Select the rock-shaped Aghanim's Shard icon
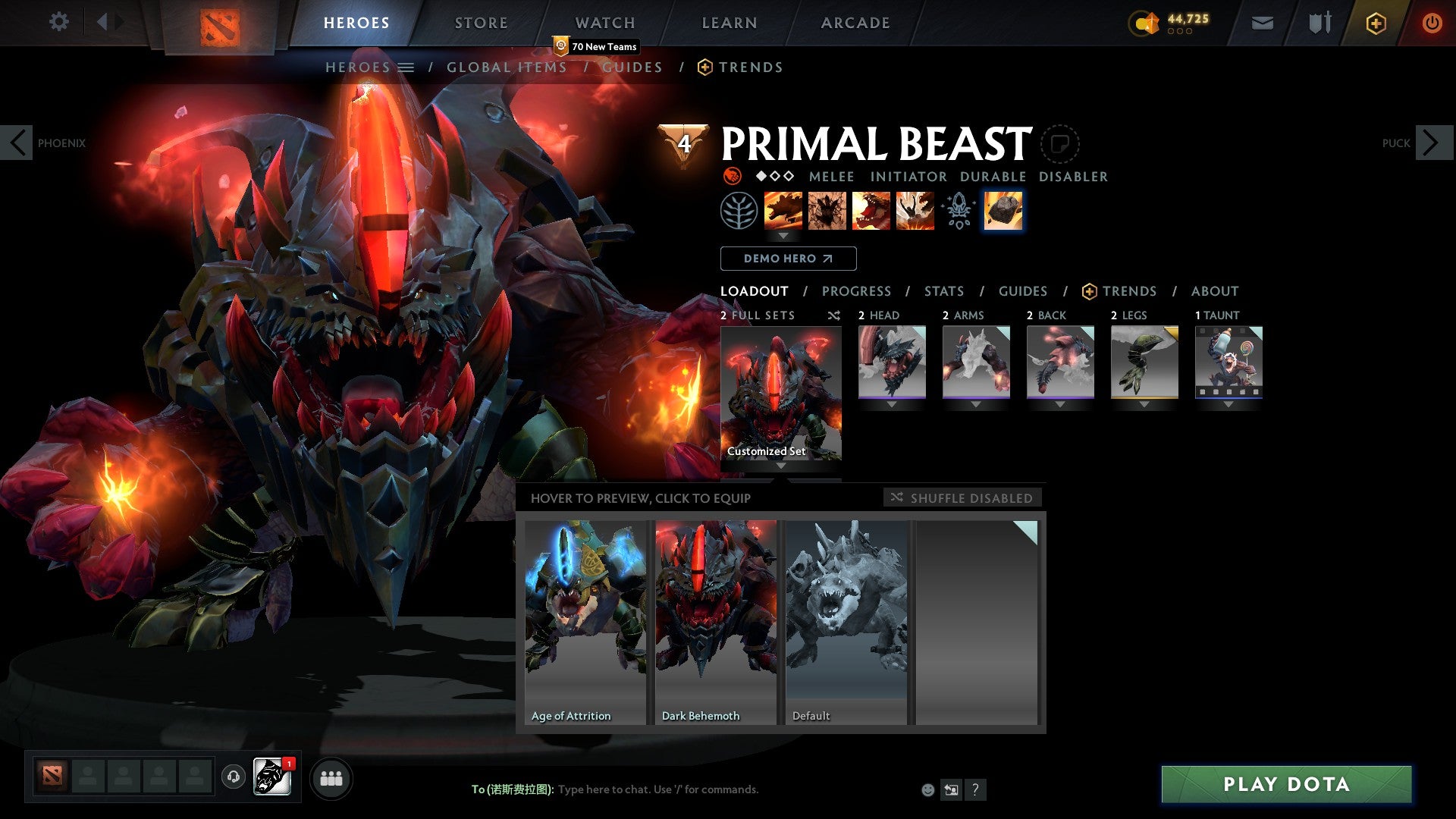The height and width of the screenshot is (819, 1456). (1003, 210)
